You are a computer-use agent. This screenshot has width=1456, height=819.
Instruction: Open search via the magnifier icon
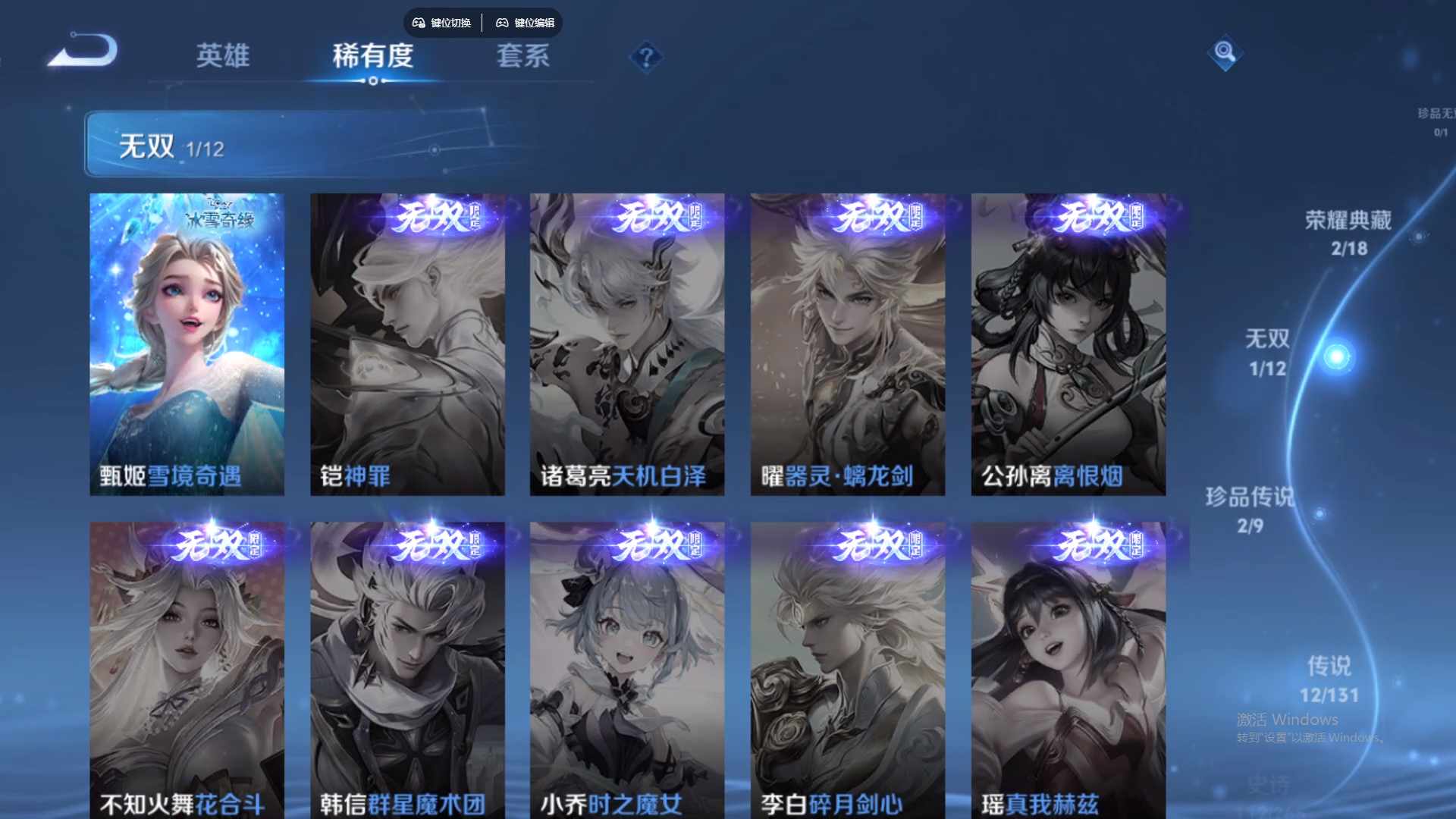tap(1225, 55)
